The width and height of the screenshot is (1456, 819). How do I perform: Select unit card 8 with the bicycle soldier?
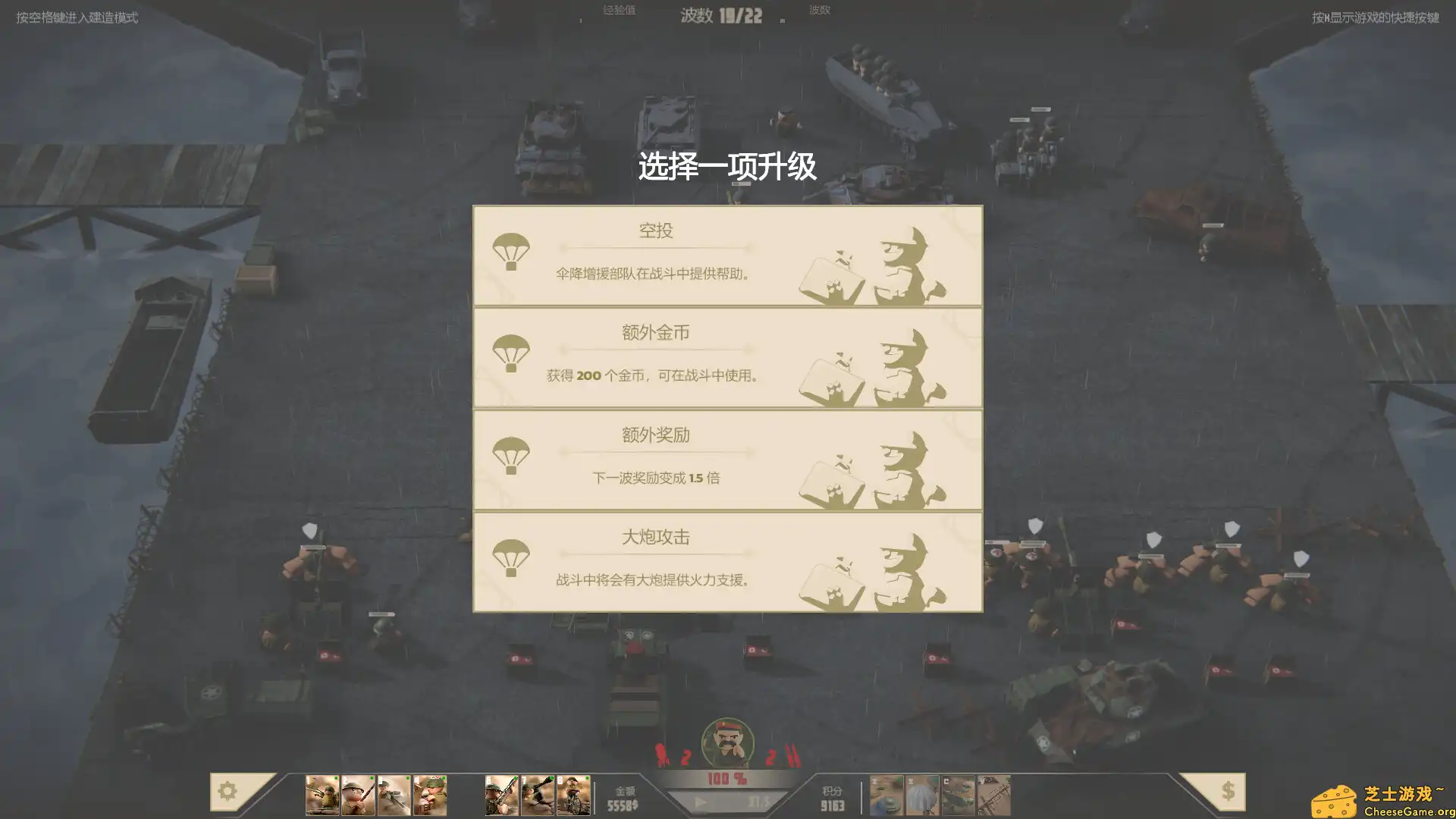tap(573, 793)
